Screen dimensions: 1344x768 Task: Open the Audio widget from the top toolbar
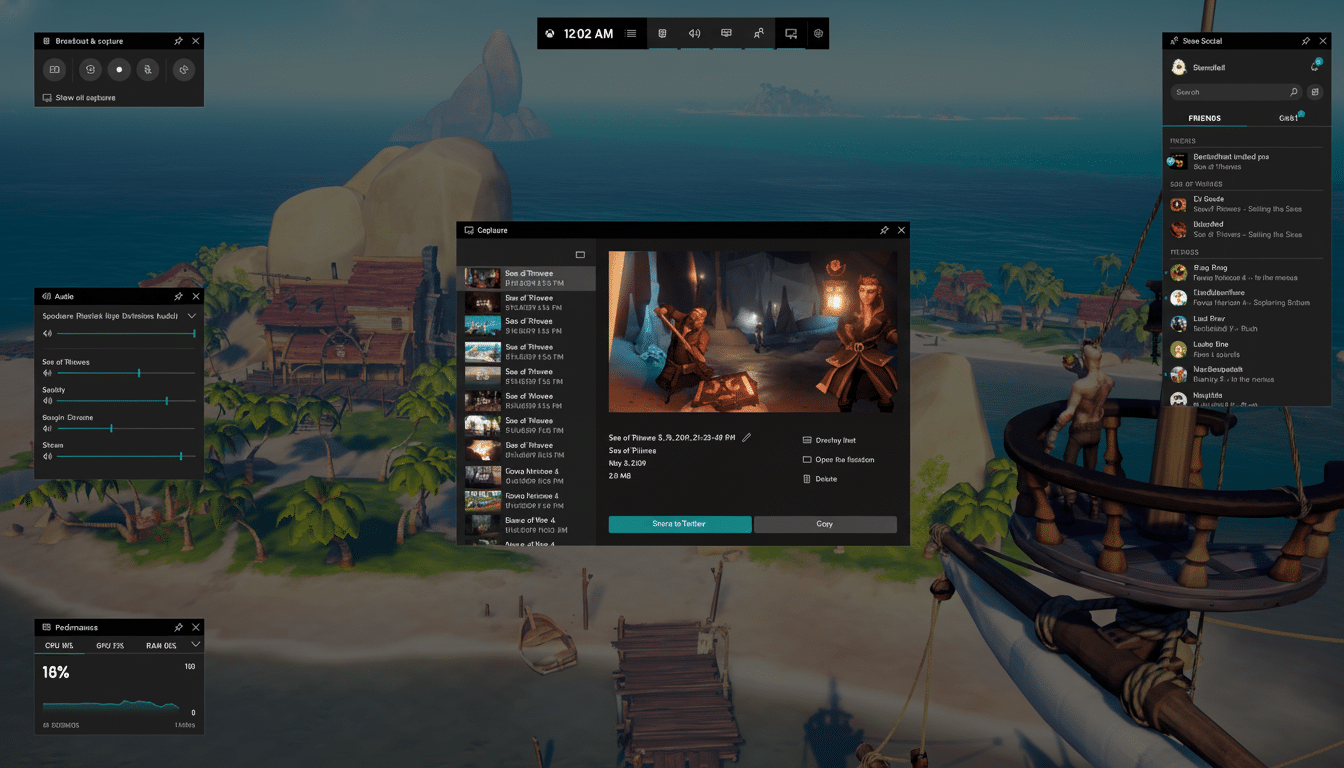pyautogui.click(x=694, y=33)
